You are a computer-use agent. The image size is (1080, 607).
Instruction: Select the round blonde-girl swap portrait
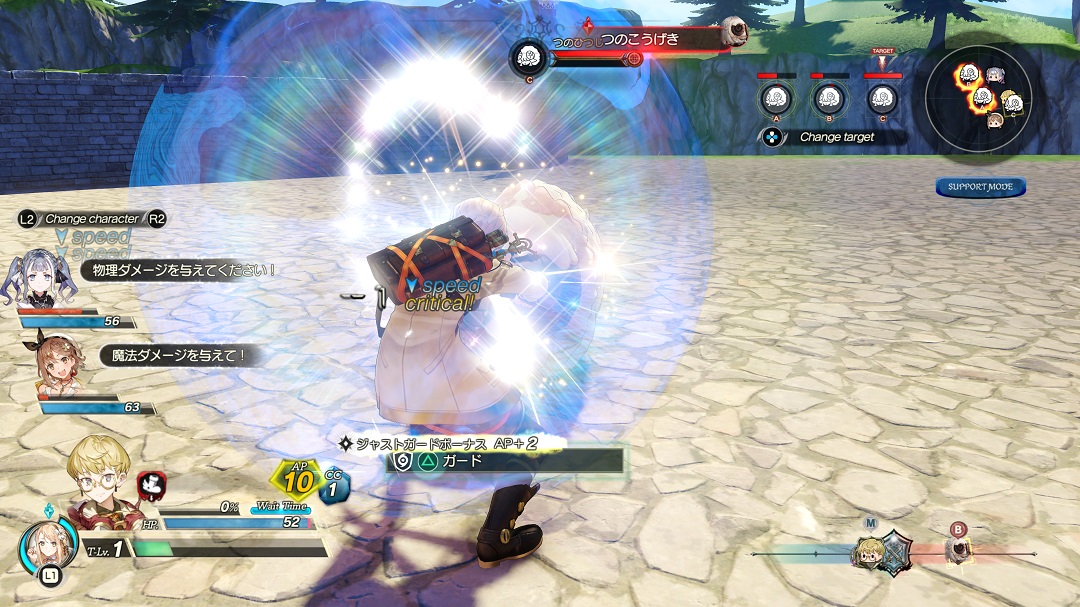click(46, 545)
